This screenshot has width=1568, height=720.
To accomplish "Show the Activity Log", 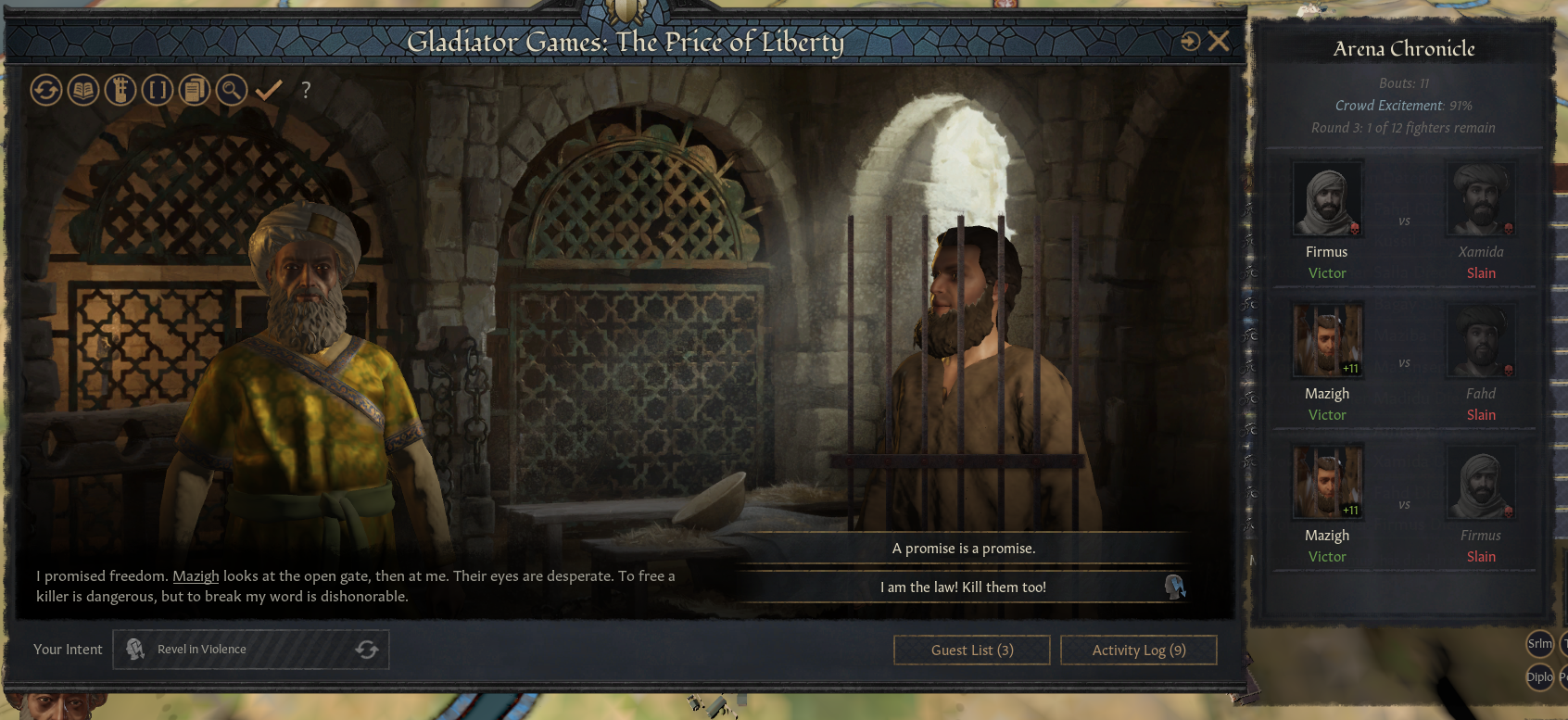I will click(x=1138, y=651).
